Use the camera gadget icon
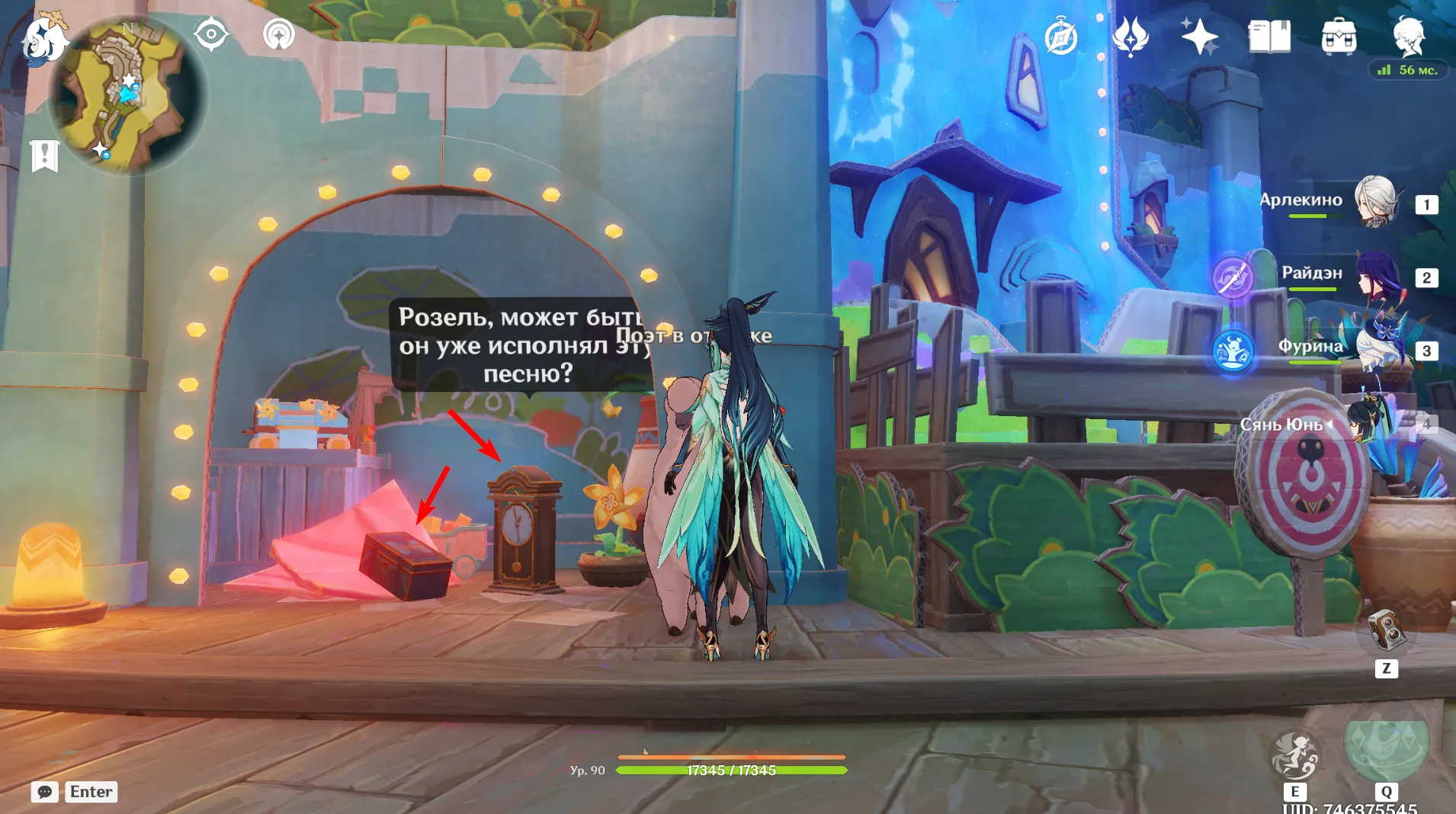This screenshot has width=1456, height=814. pos(1386,630)
